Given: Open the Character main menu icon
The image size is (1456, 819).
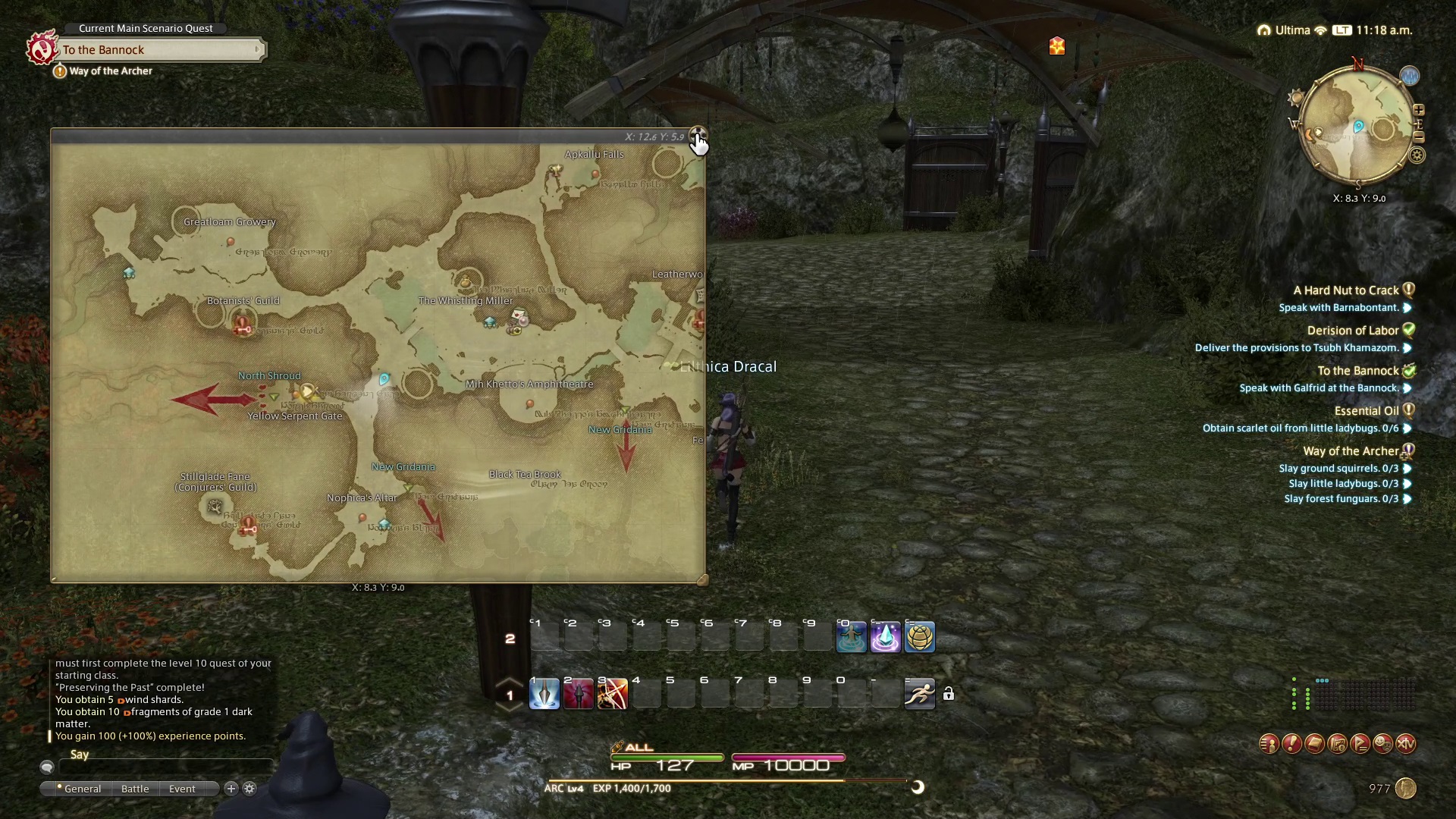Looking at the screenshot, I should coord(1269,744).
